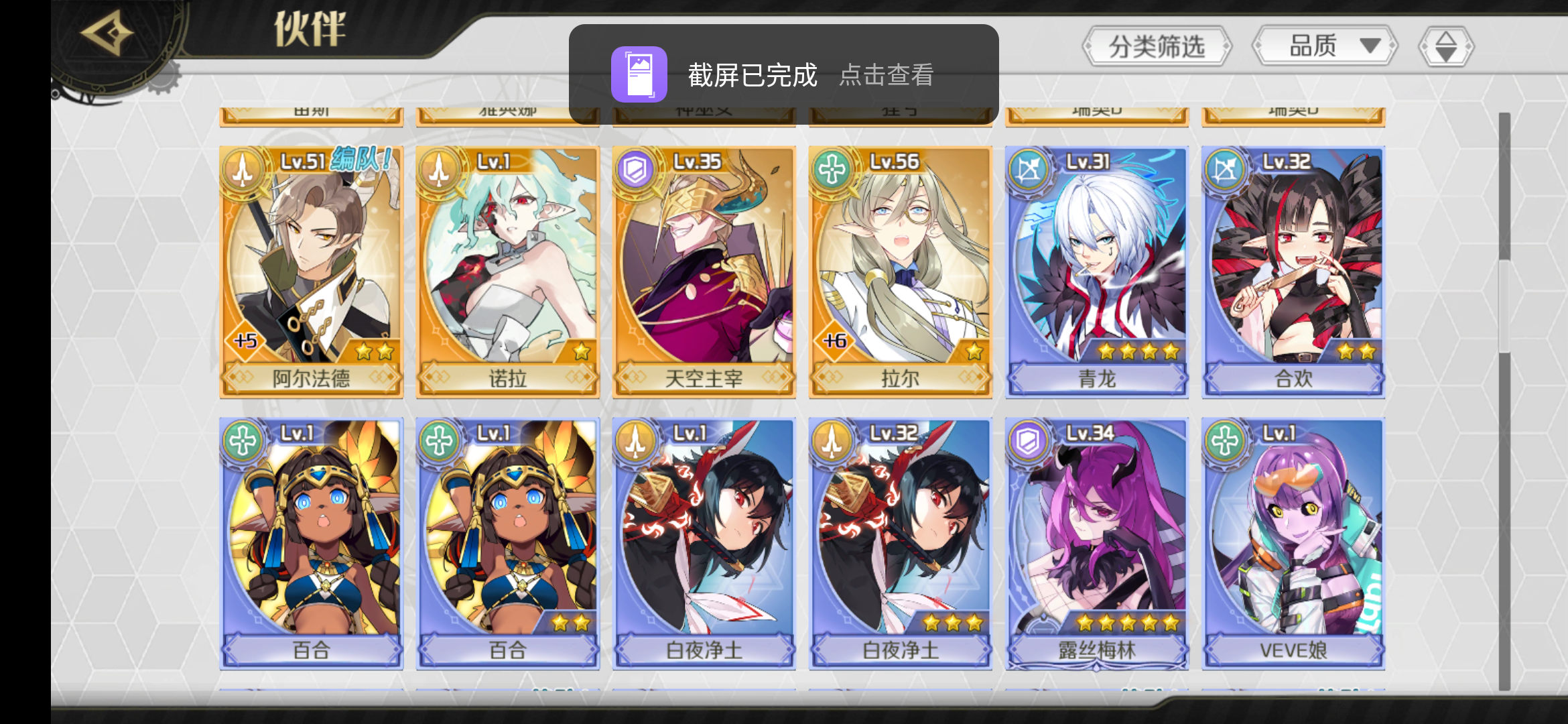The image size is (1568, 724).
Task: Tap the purple screenshot notification icon
Action: (x=639, y=74)
